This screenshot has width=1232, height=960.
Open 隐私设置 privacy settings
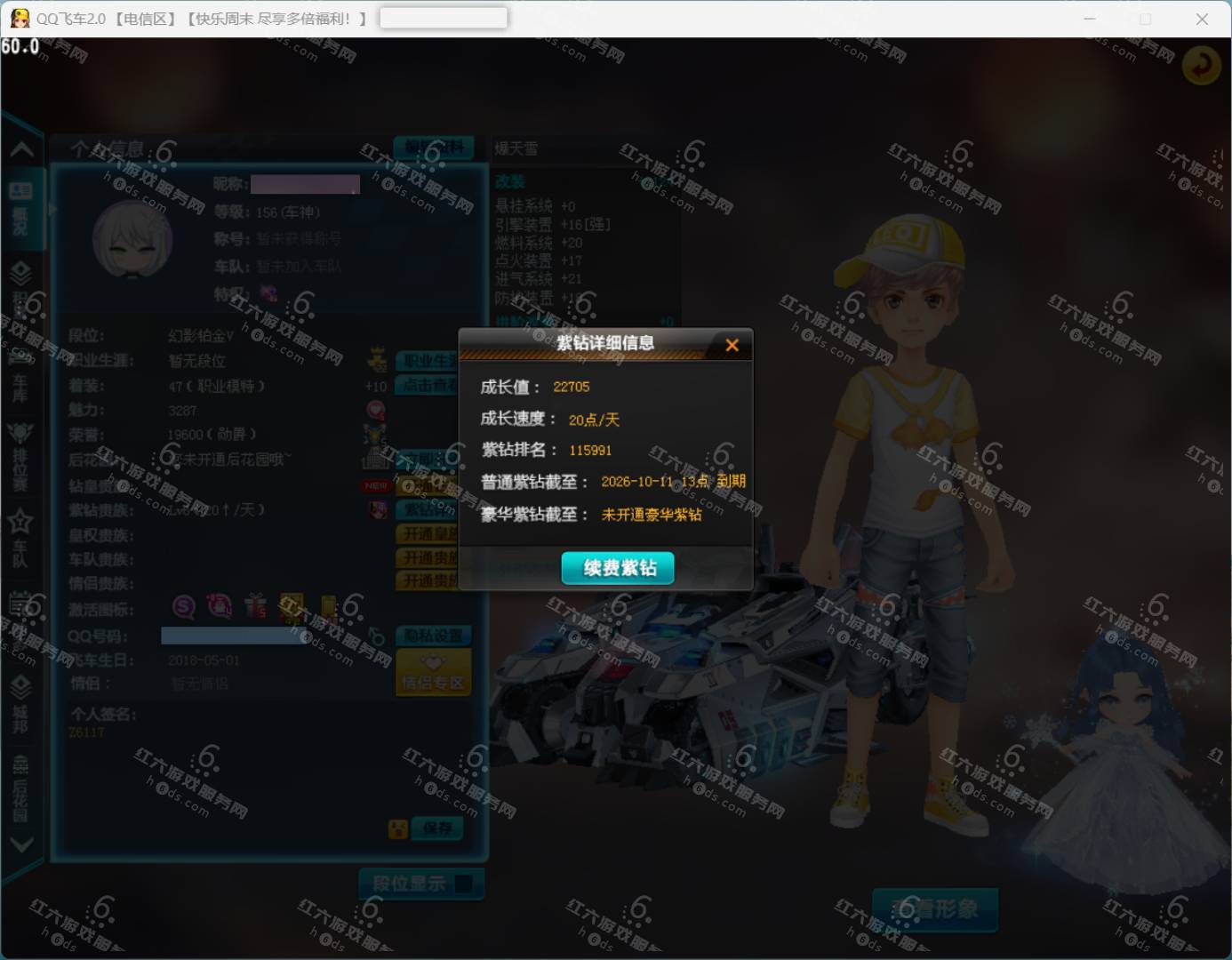[x=433, y=636]
